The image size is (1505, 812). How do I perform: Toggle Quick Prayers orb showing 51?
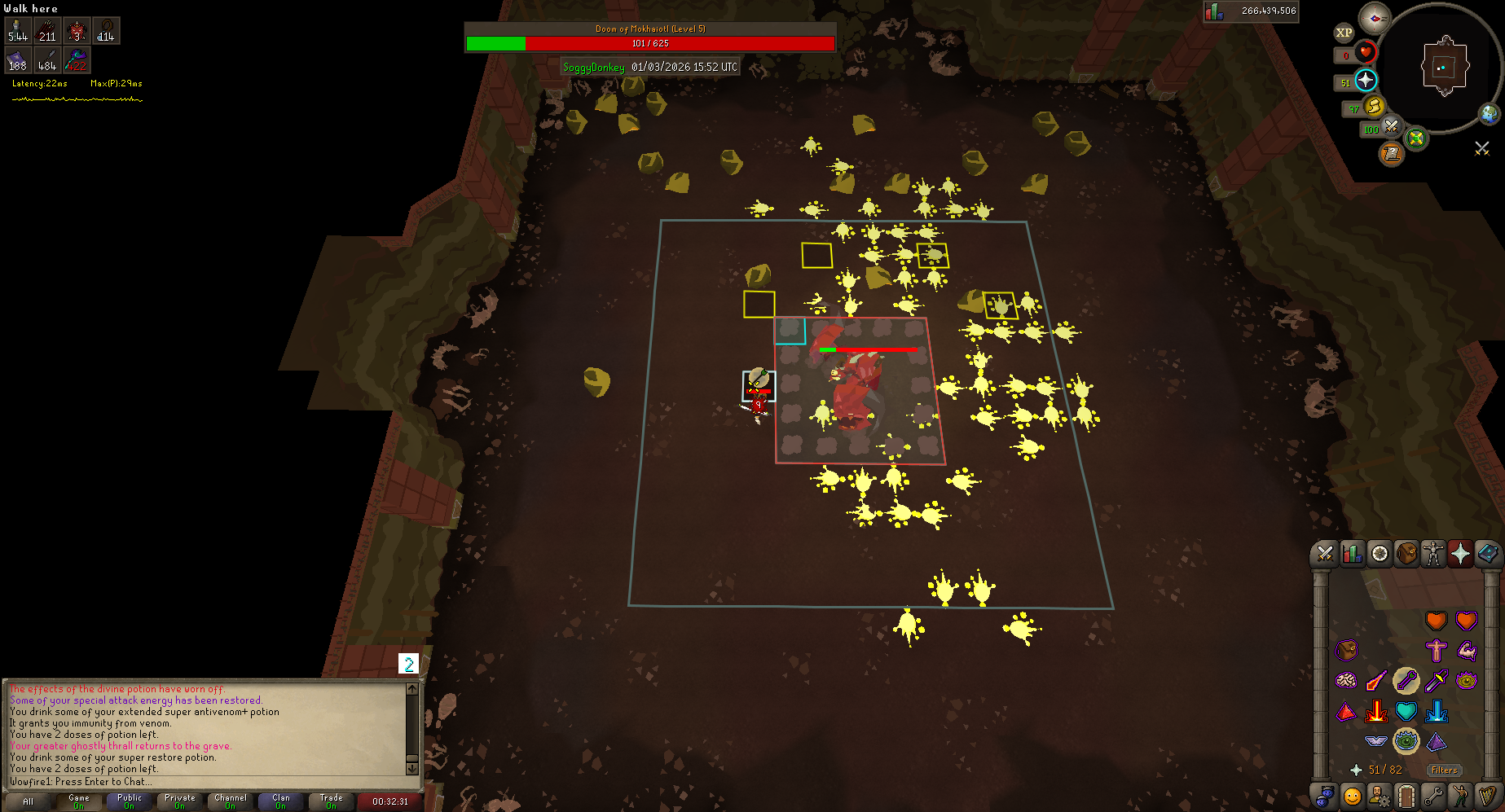point(1366,80)
